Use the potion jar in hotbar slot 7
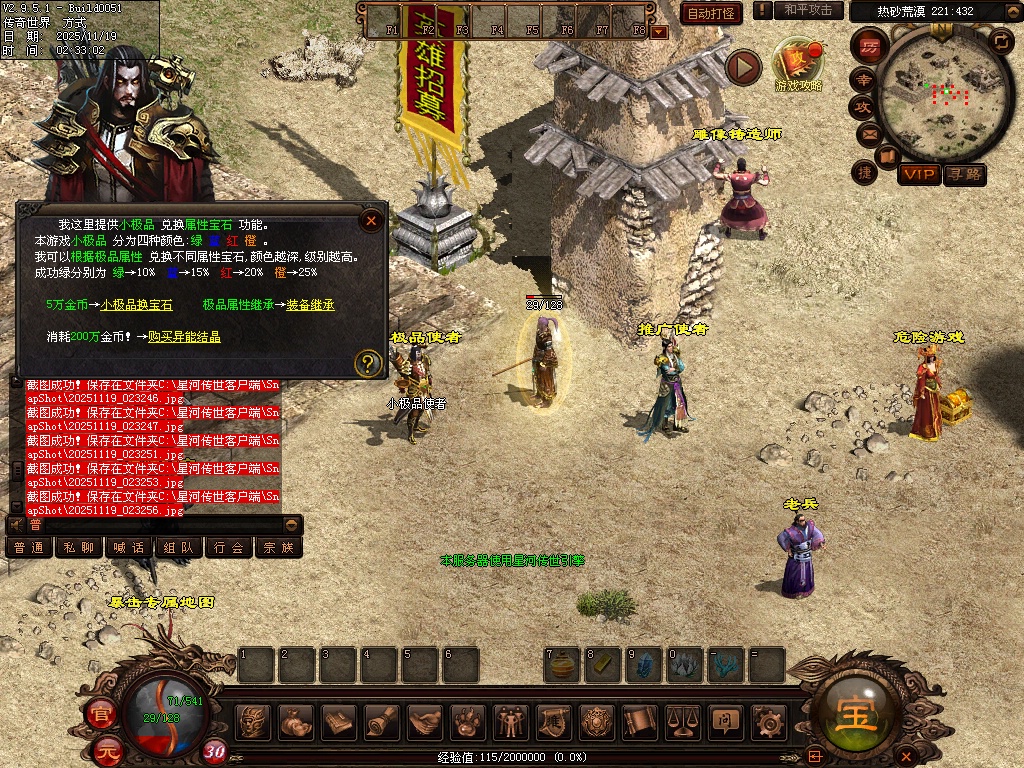Viewport: 1024px width, 768px height. [563, 664]
